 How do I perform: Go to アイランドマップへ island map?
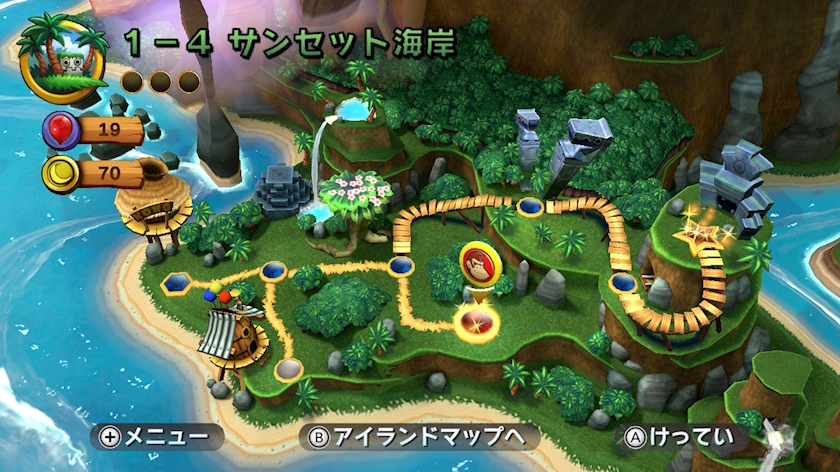[420, 437]
